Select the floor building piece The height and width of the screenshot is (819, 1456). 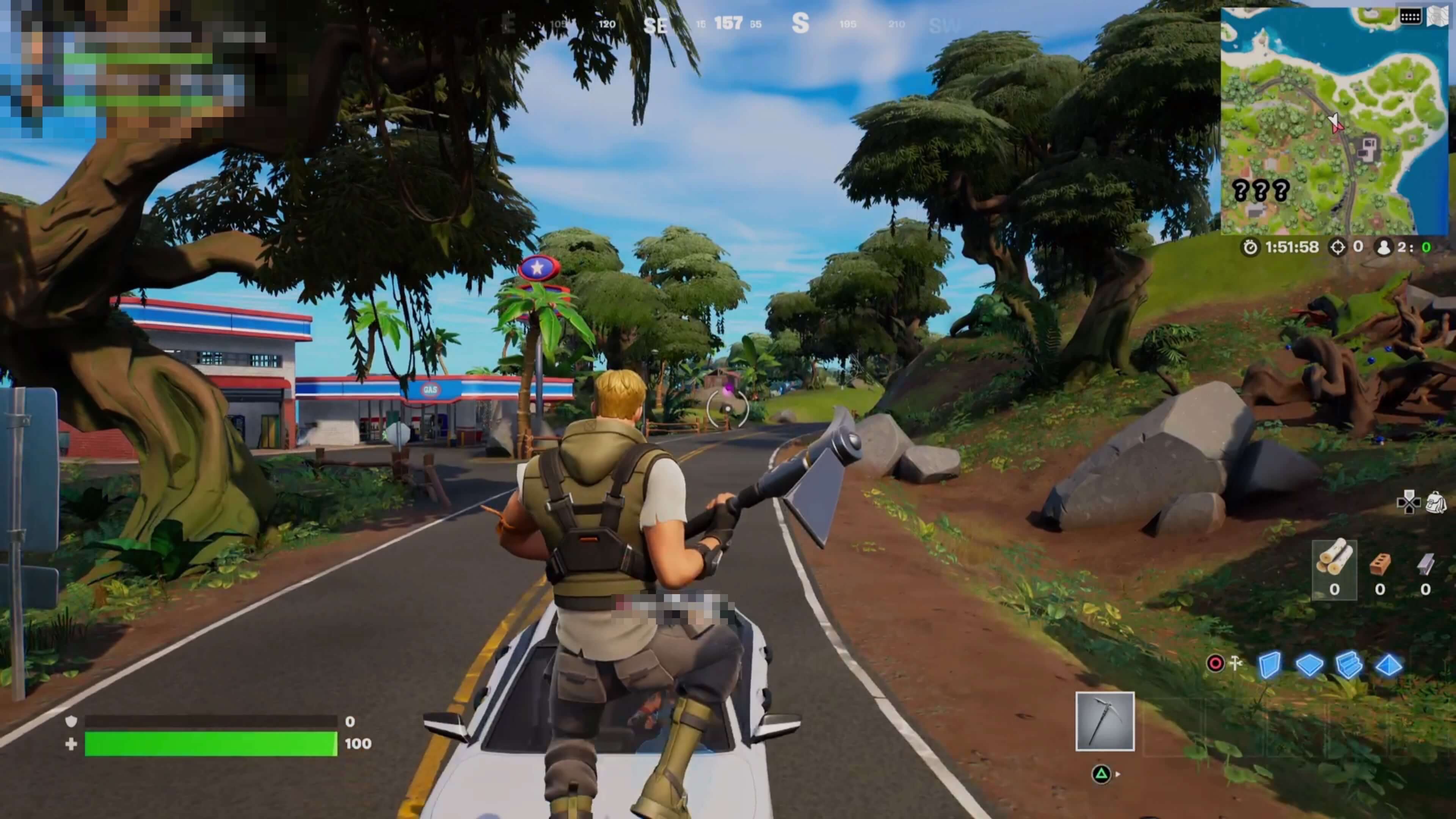1309,665
